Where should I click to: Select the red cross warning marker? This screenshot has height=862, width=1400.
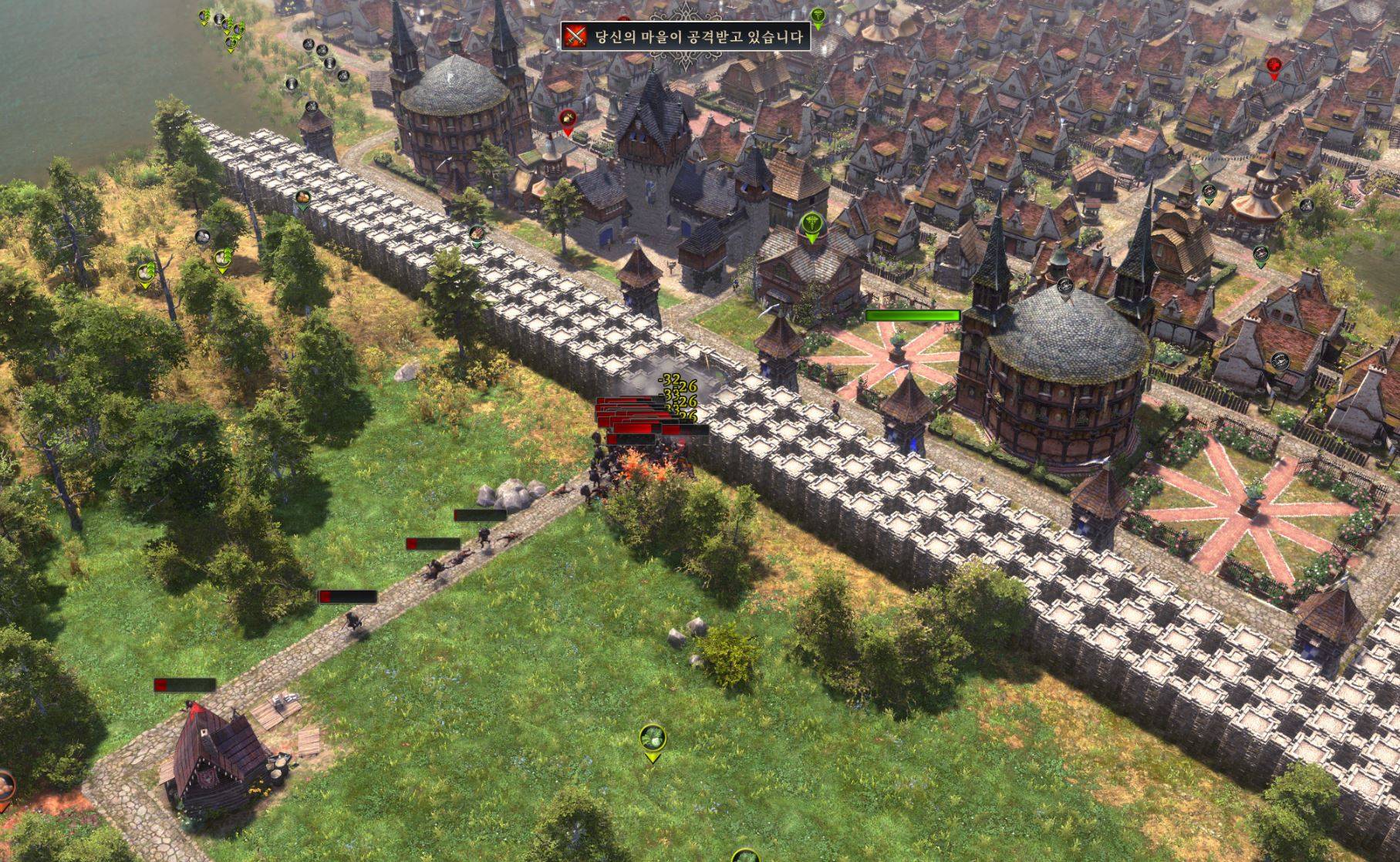1273,66
